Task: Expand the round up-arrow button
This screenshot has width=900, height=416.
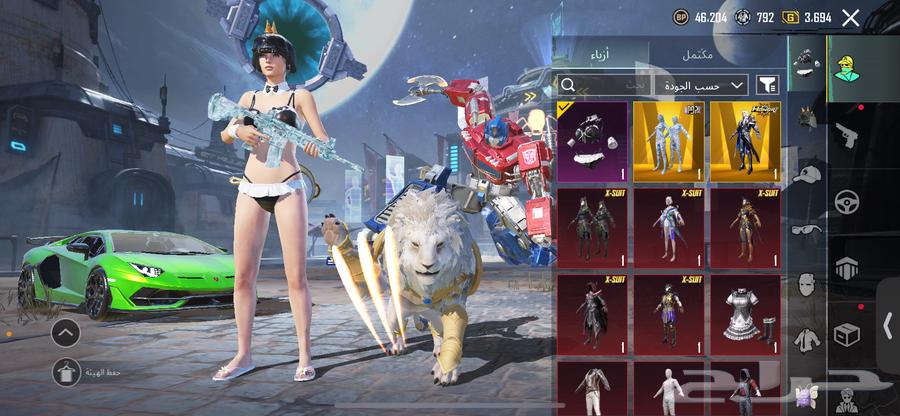Action: coord(66,333)
